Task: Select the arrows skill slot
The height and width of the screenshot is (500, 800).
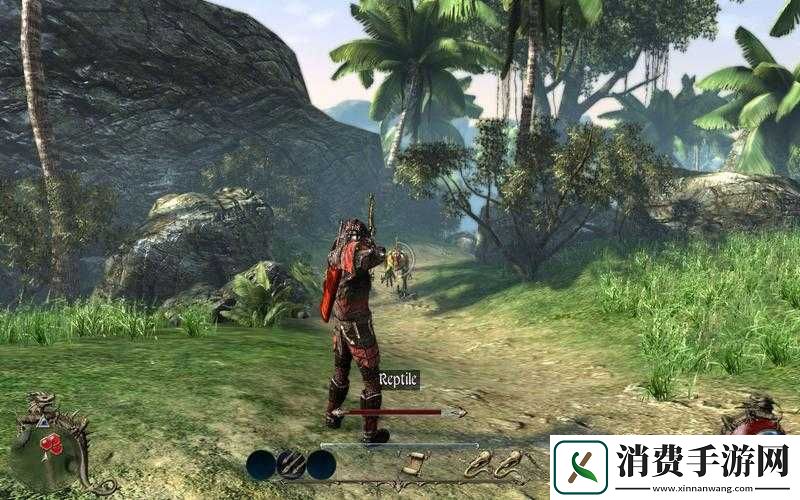Action: [291, 464]
